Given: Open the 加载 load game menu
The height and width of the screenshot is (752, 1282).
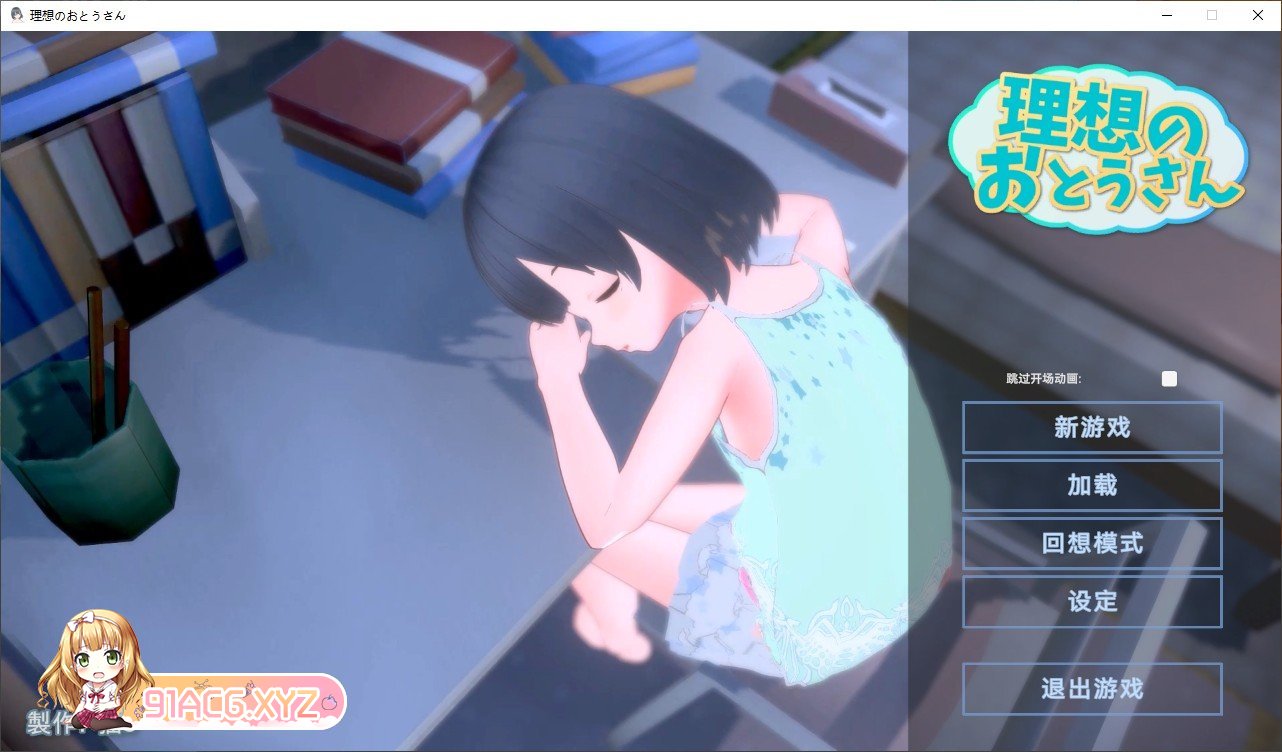Looking at the screenshot, I should 1092,486.
